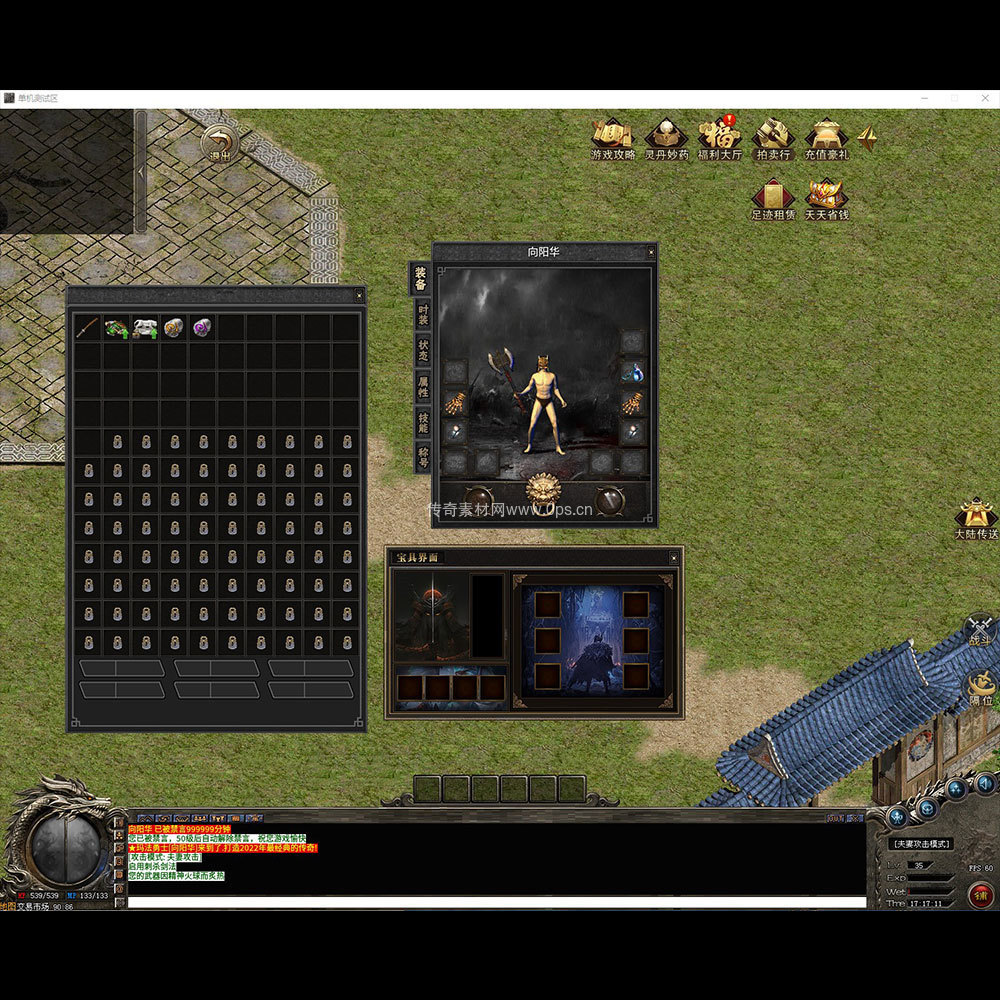Close the 宝具界面 treasure panel
1000x1000 pixels.
click(x=675, y=557)
